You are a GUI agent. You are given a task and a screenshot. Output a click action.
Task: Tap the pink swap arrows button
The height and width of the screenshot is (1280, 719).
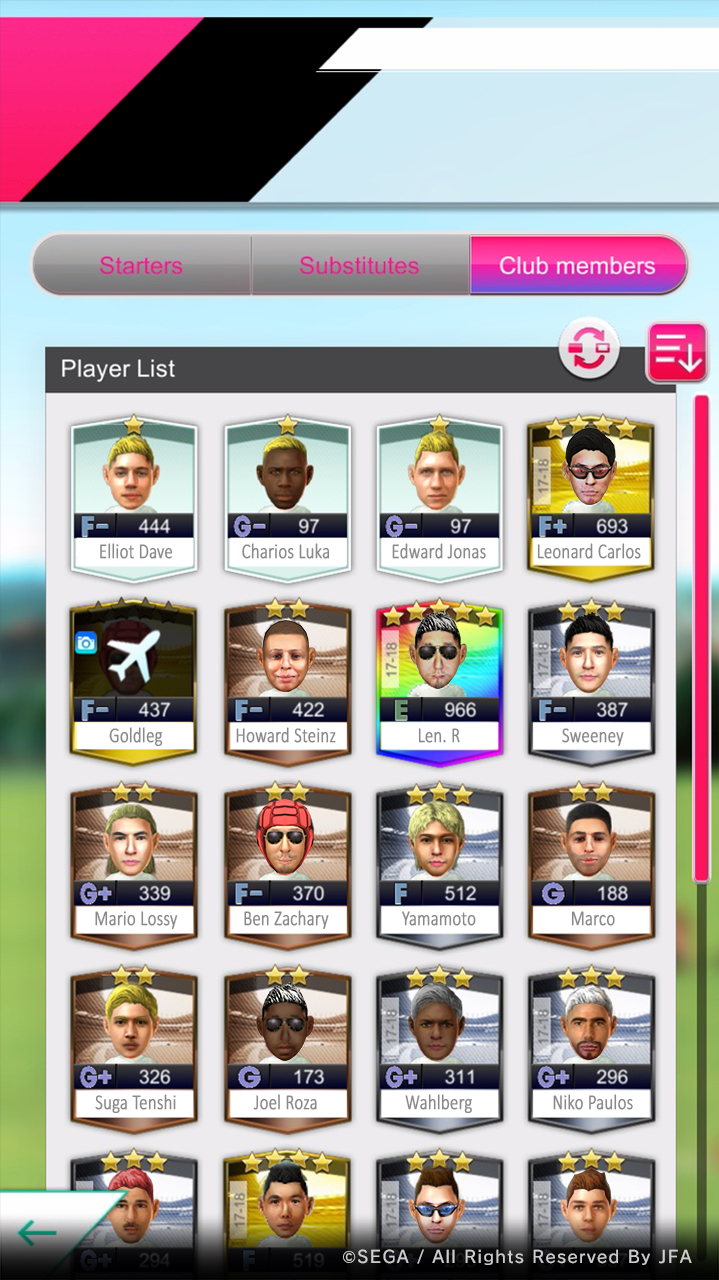(589, 349)
